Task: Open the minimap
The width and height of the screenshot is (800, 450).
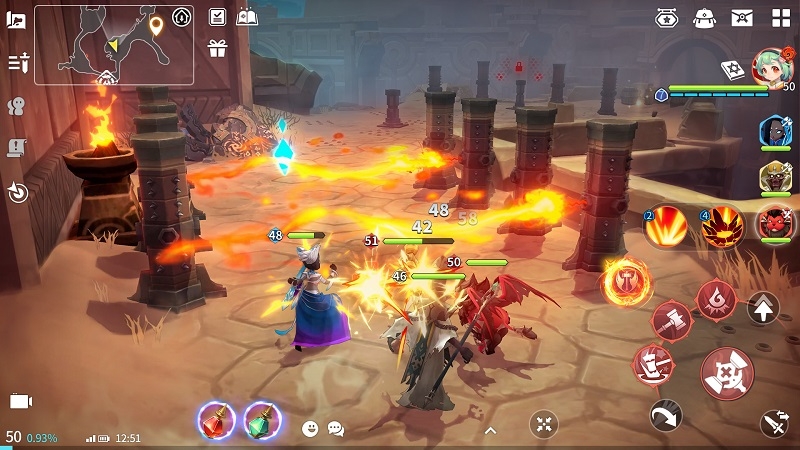Action: pyautogui.click(x=114, y=45)
